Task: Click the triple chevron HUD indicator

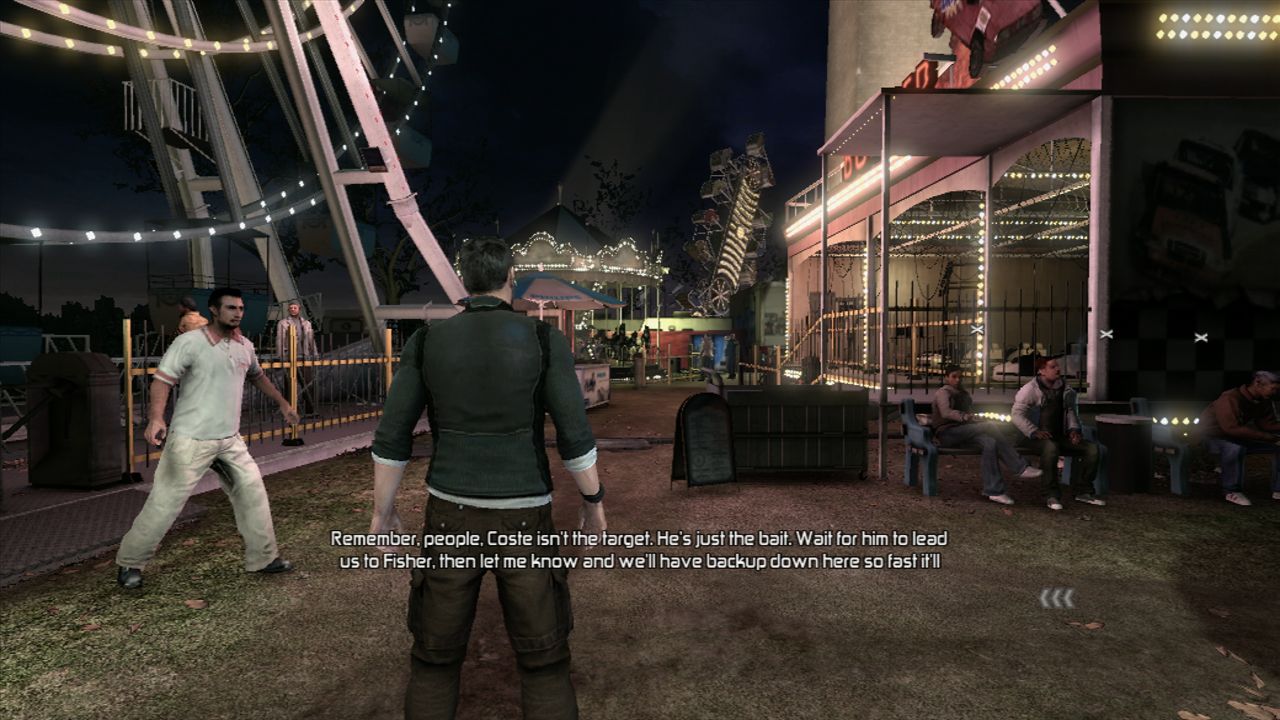Action: click(x=1057, y=598)
